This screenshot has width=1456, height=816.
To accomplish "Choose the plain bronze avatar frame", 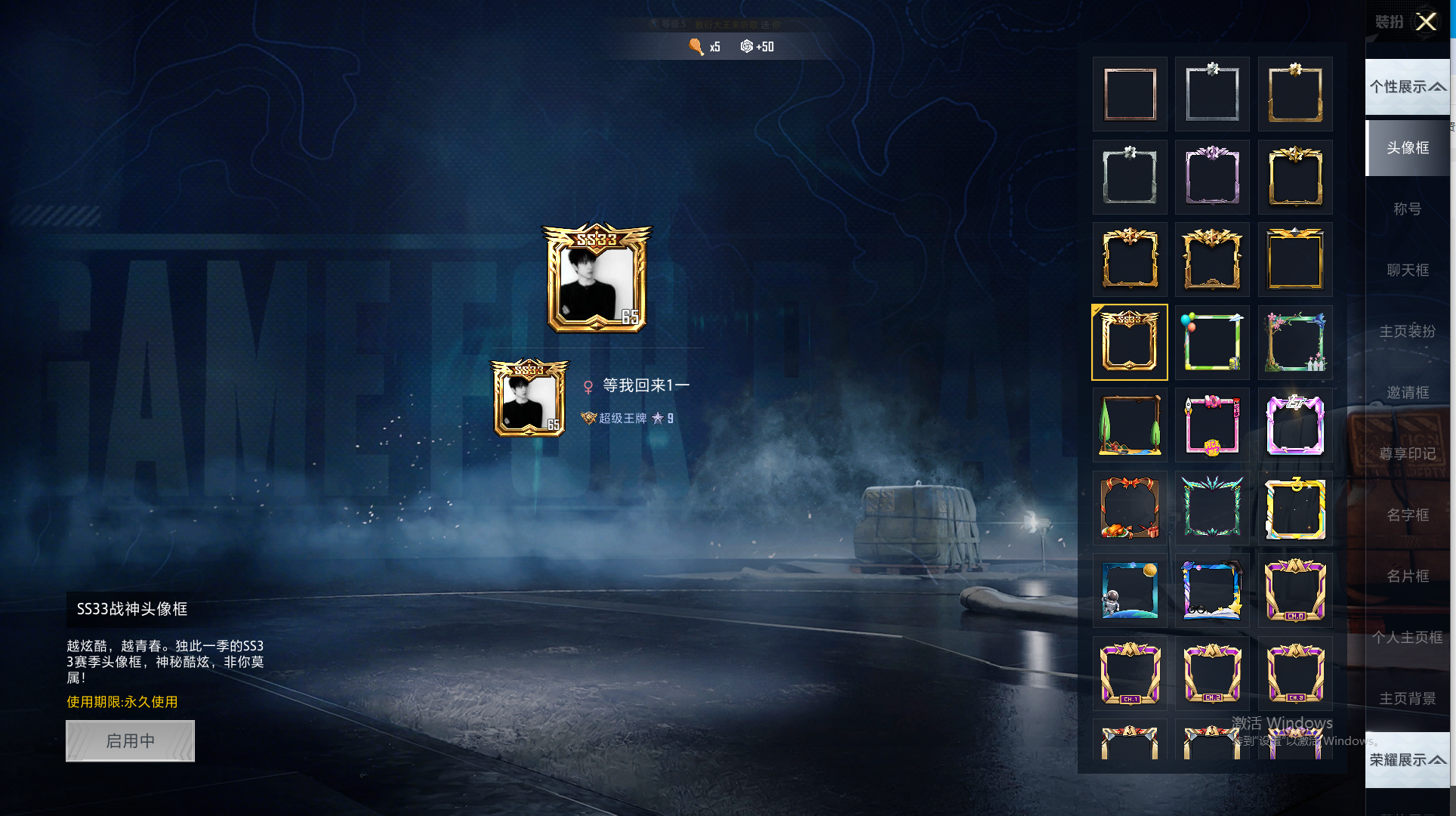I will tap(1130, 94).
